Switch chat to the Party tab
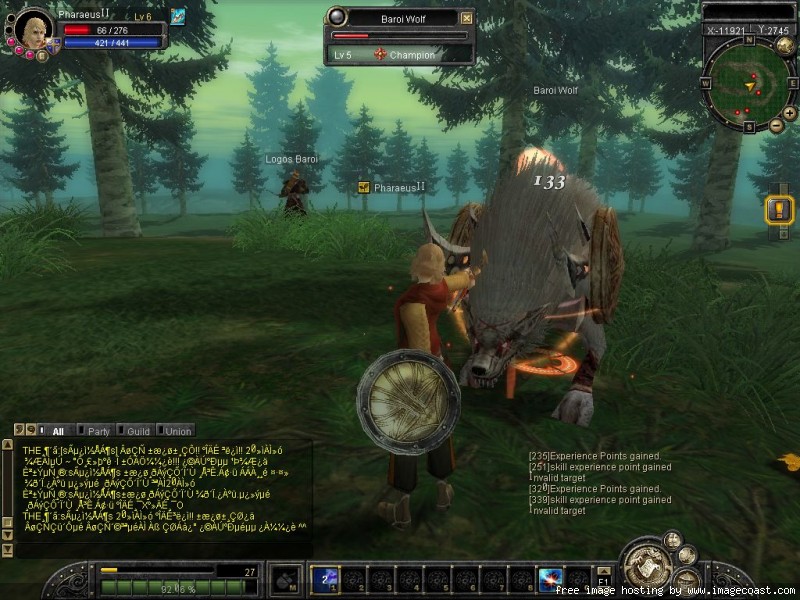 [99, 431]
